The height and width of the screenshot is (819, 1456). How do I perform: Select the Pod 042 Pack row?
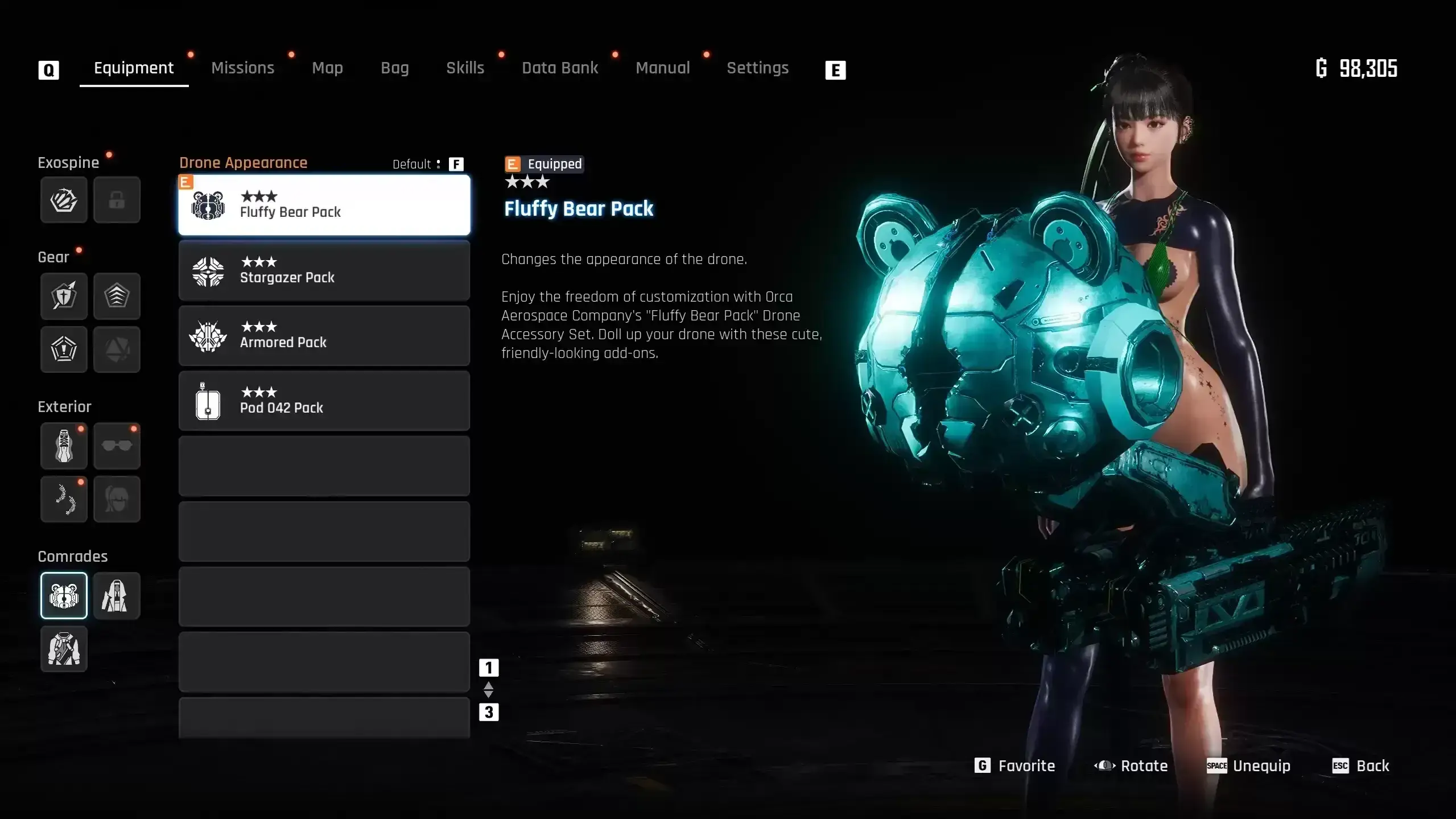pos(324,401)
